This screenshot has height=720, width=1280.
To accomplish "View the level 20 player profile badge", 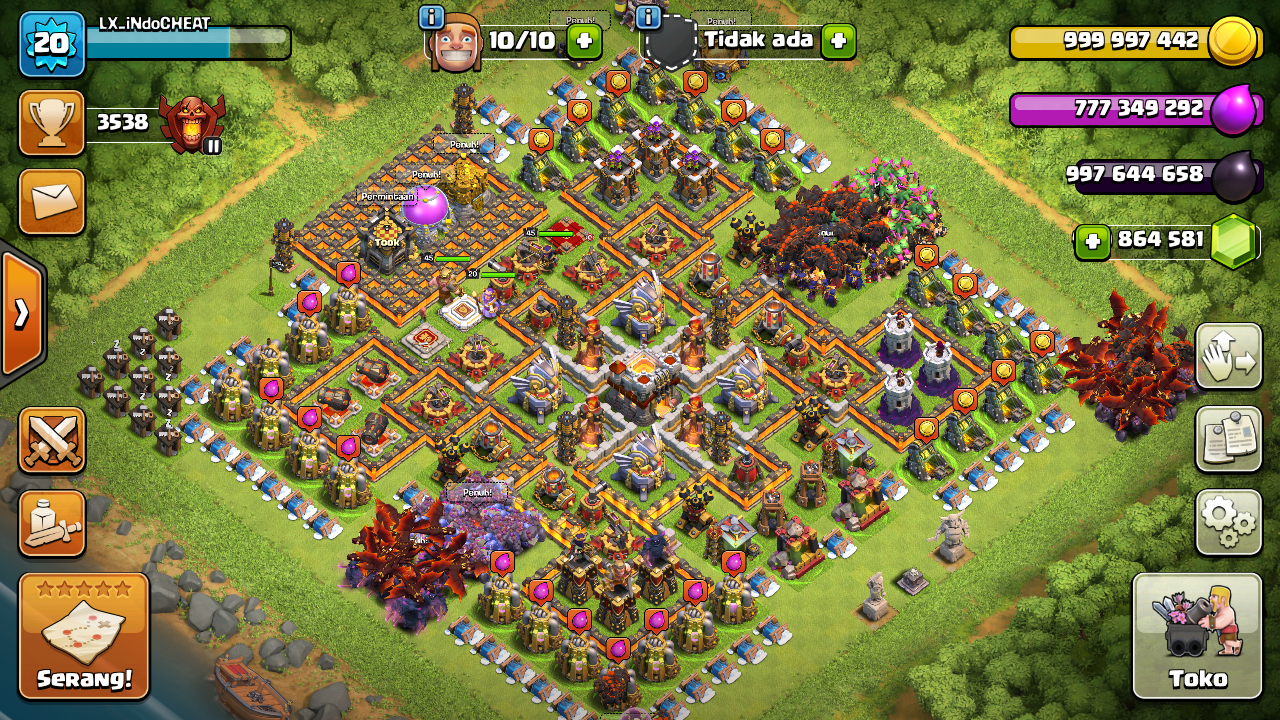I will (51, 44).
